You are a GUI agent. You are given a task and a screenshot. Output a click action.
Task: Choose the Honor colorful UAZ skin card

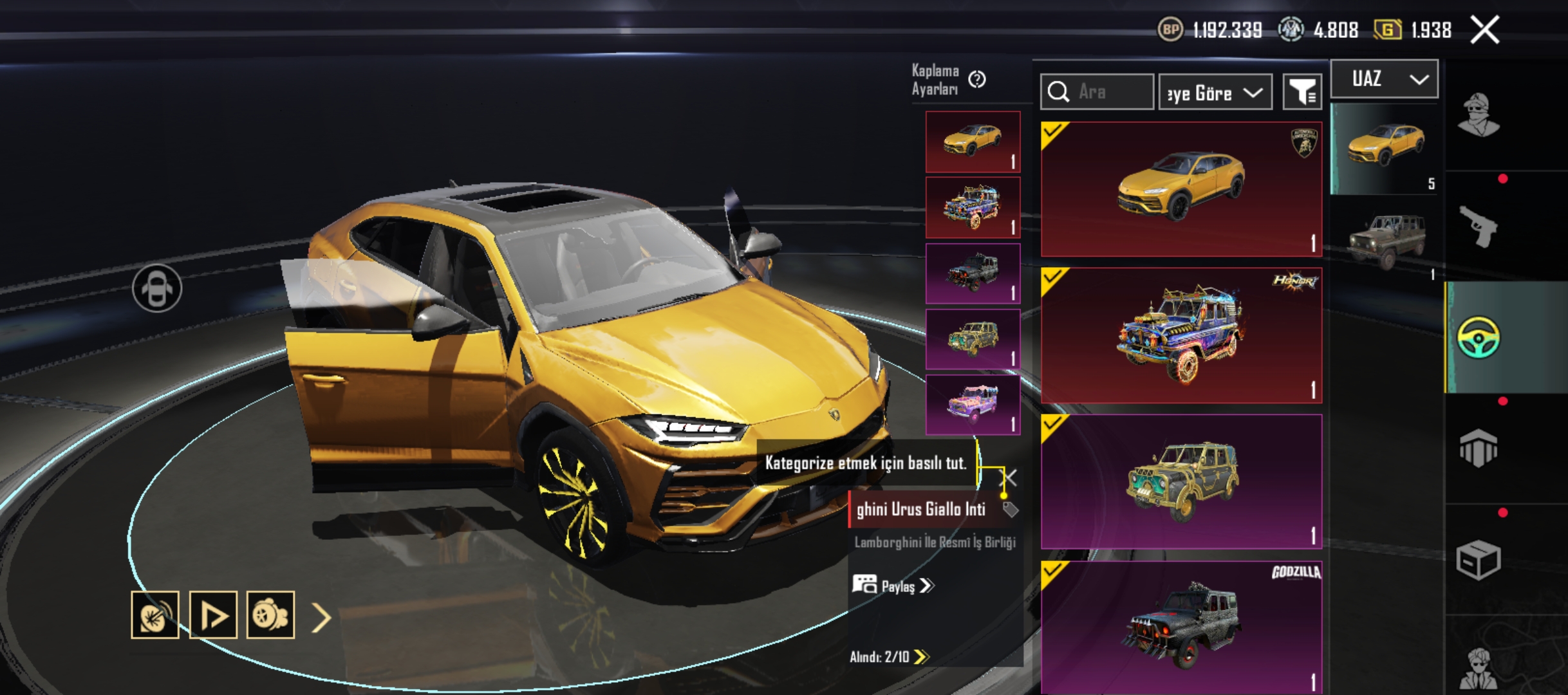coord(1181,335)
